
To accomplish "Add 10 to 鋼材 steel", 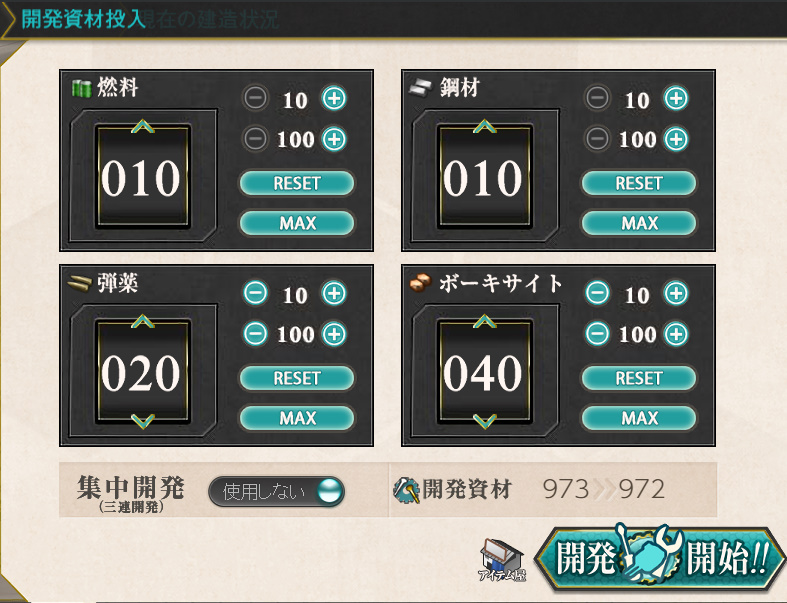I will (676, 99).
